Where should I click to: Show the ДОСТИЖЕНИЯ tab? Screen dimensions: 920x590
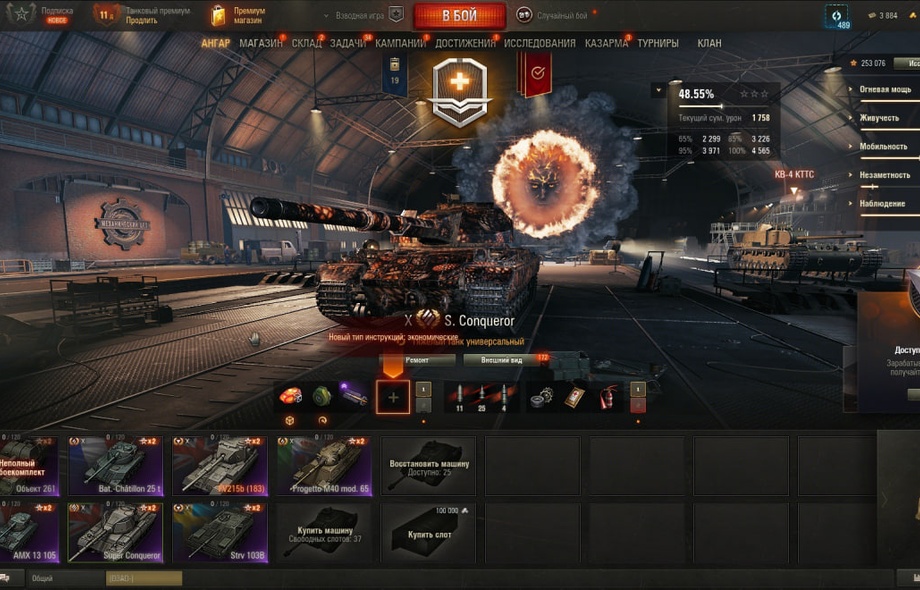coord(465,43)
